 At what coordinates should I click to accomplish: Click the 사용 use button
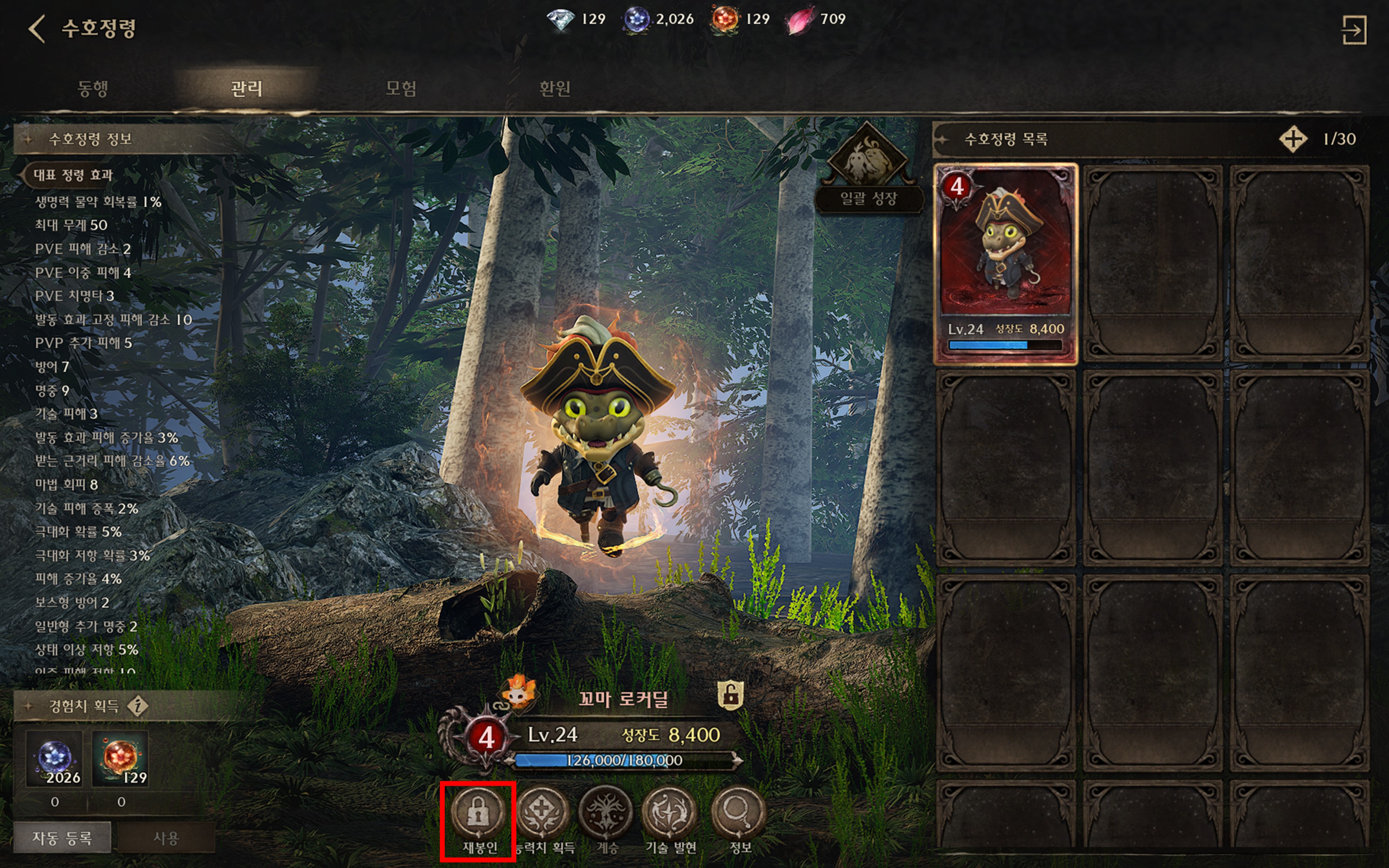pyautogui.click(x=166, y=838)
